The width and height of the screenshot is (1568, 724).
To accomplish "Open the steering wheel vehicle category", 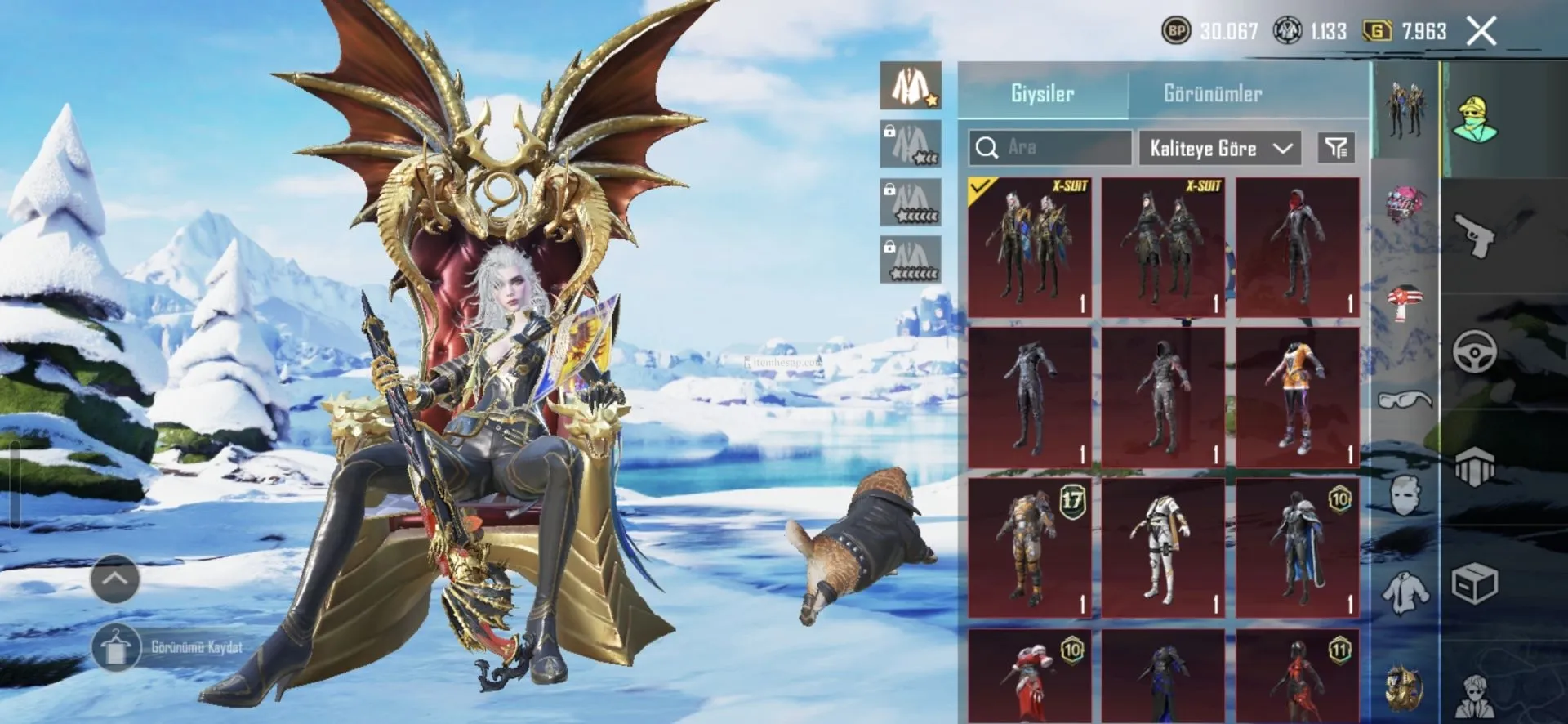I will (1475, 352).
